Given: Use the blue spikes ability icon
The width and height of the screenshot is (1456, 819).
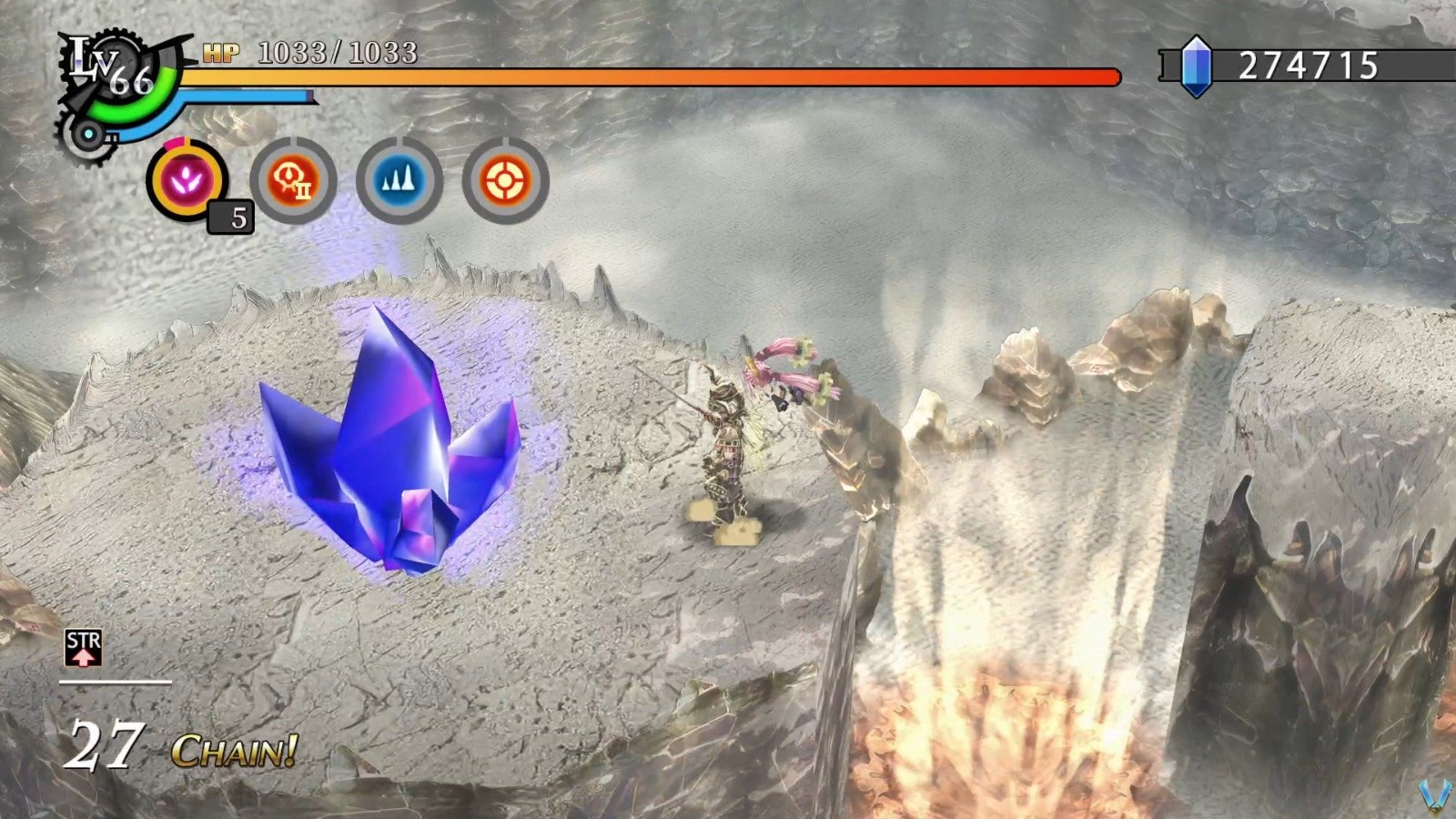Looking at the screenshot, I should point(400,180).
